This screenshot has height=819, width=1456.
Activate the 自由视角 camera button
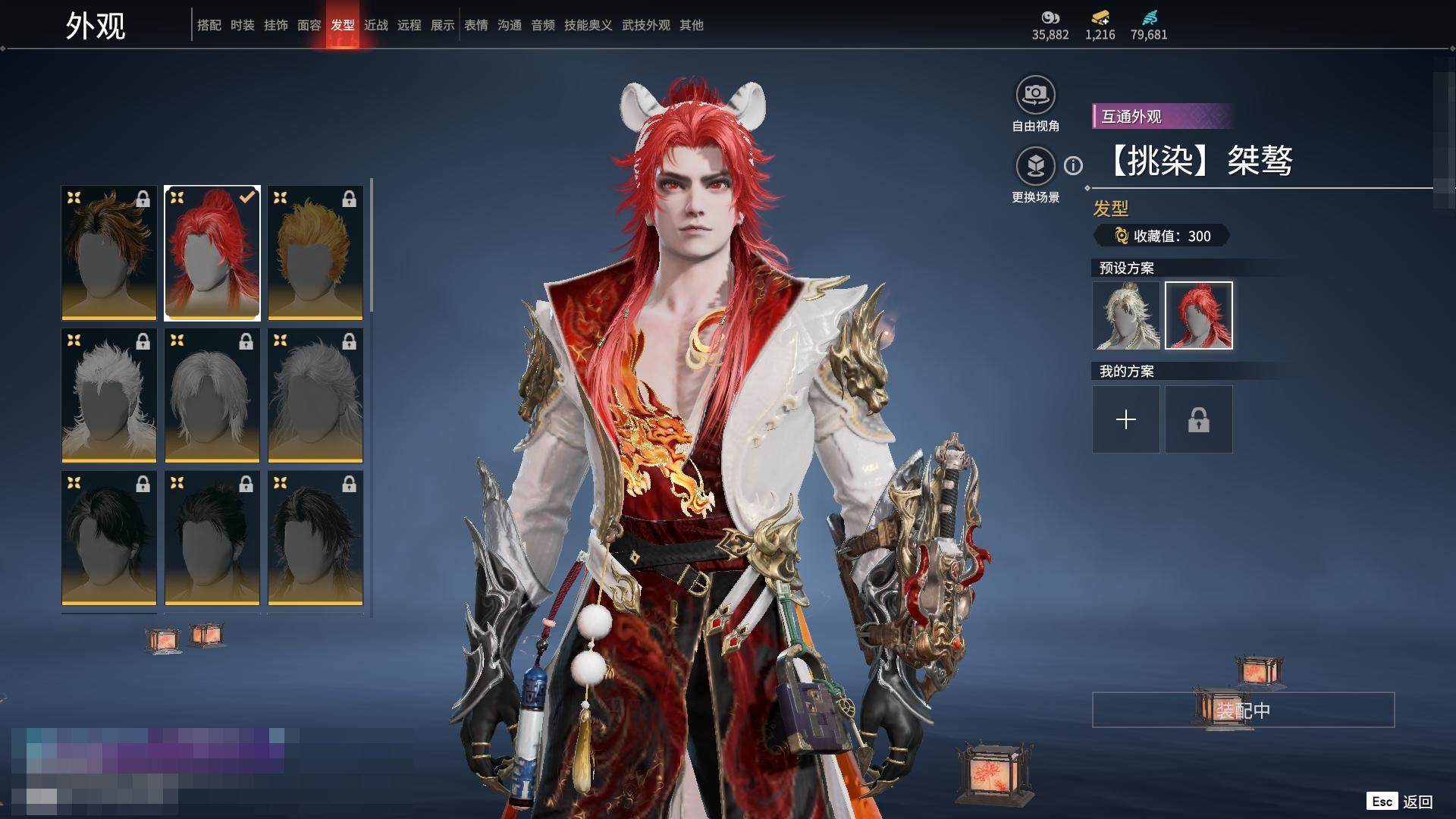1035,96
